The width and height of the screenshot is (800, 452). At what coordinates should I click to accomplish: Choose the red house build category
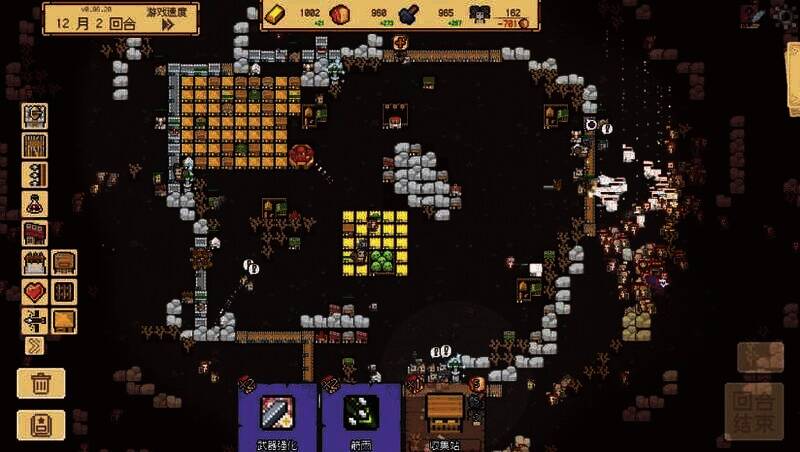(35, 233)
